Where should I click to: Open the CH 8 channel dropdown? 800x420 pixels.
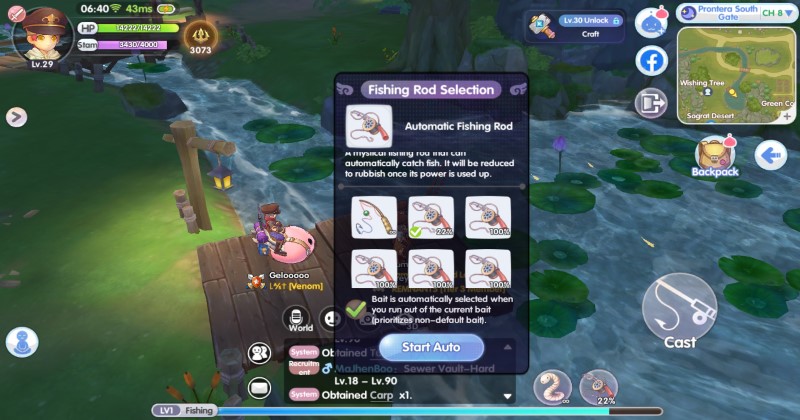pos(777,13)
